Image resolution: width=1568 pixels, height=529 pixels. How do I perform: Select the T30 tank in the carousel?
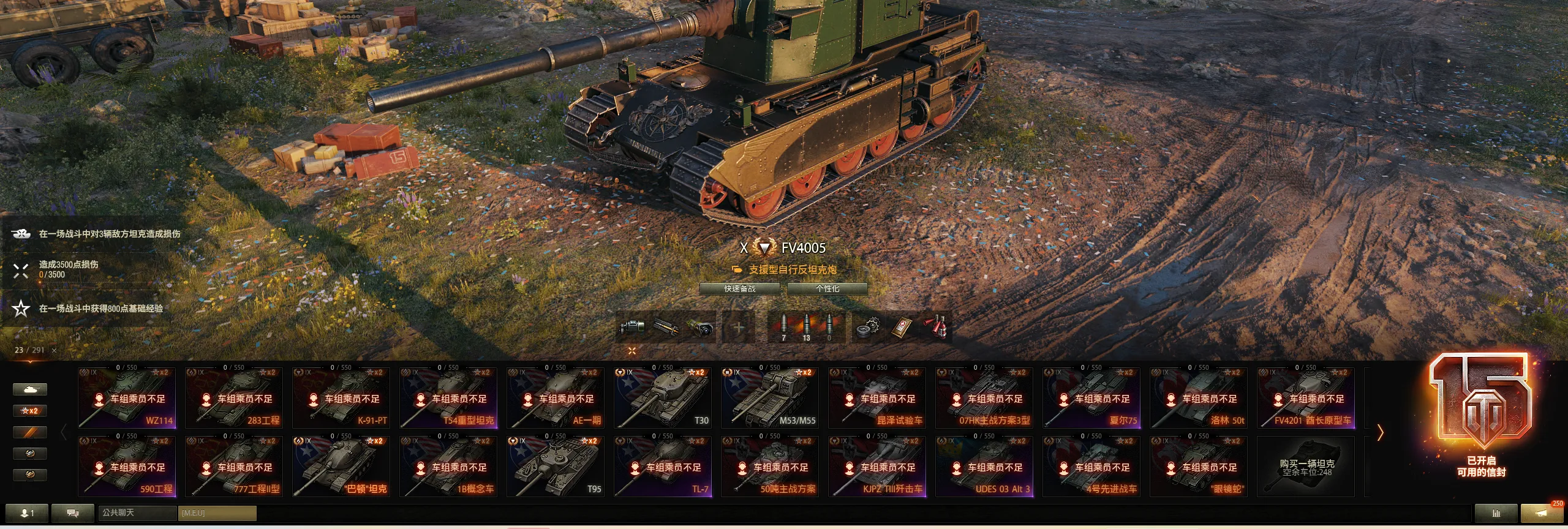(663, 398)
